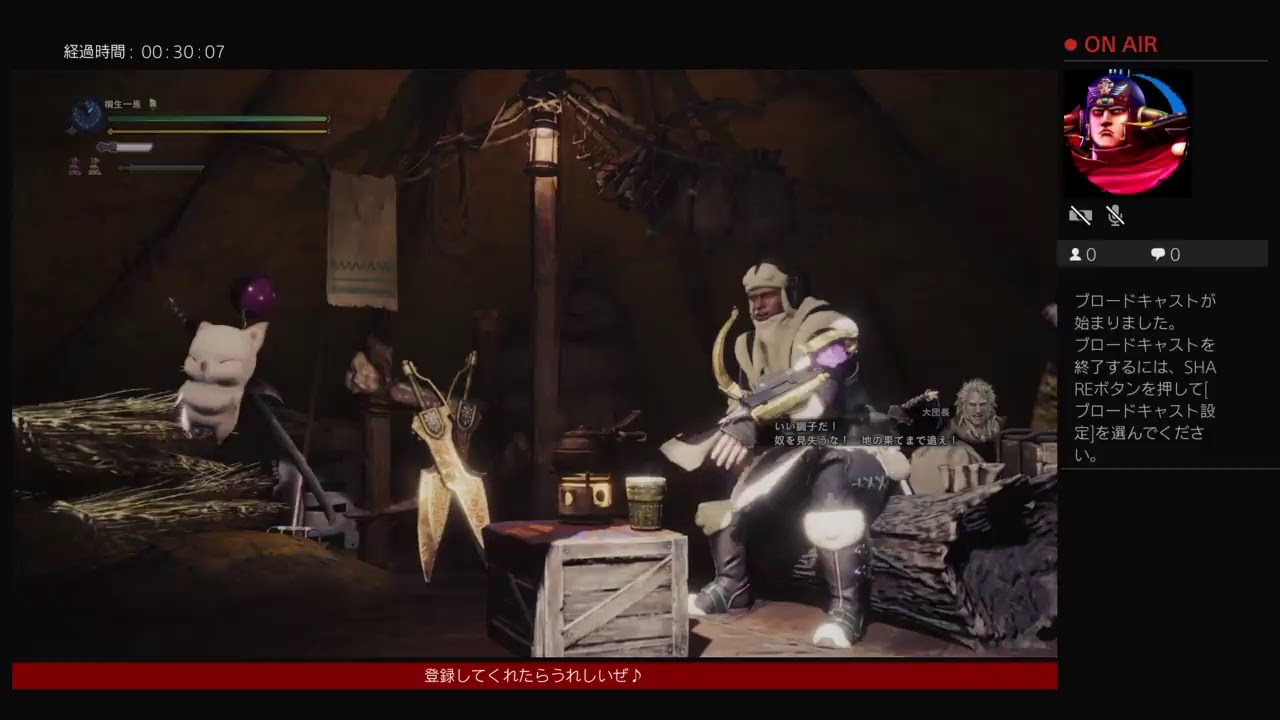Select the first item pouch icon bottom-left

74,167
